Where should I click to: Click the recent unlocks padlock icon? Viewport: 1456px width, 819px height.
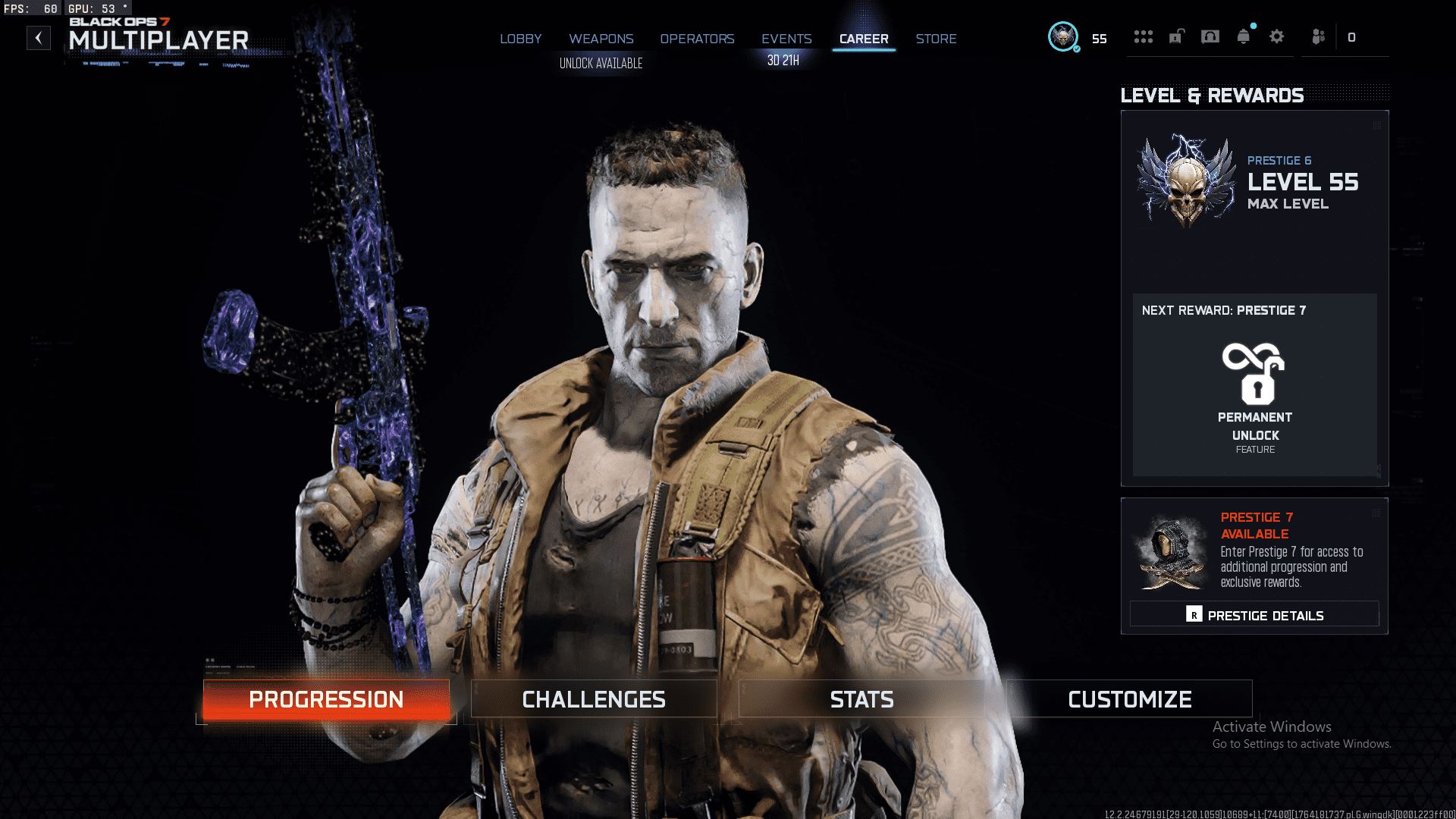pyautogui.click(x=1175, y=36)
